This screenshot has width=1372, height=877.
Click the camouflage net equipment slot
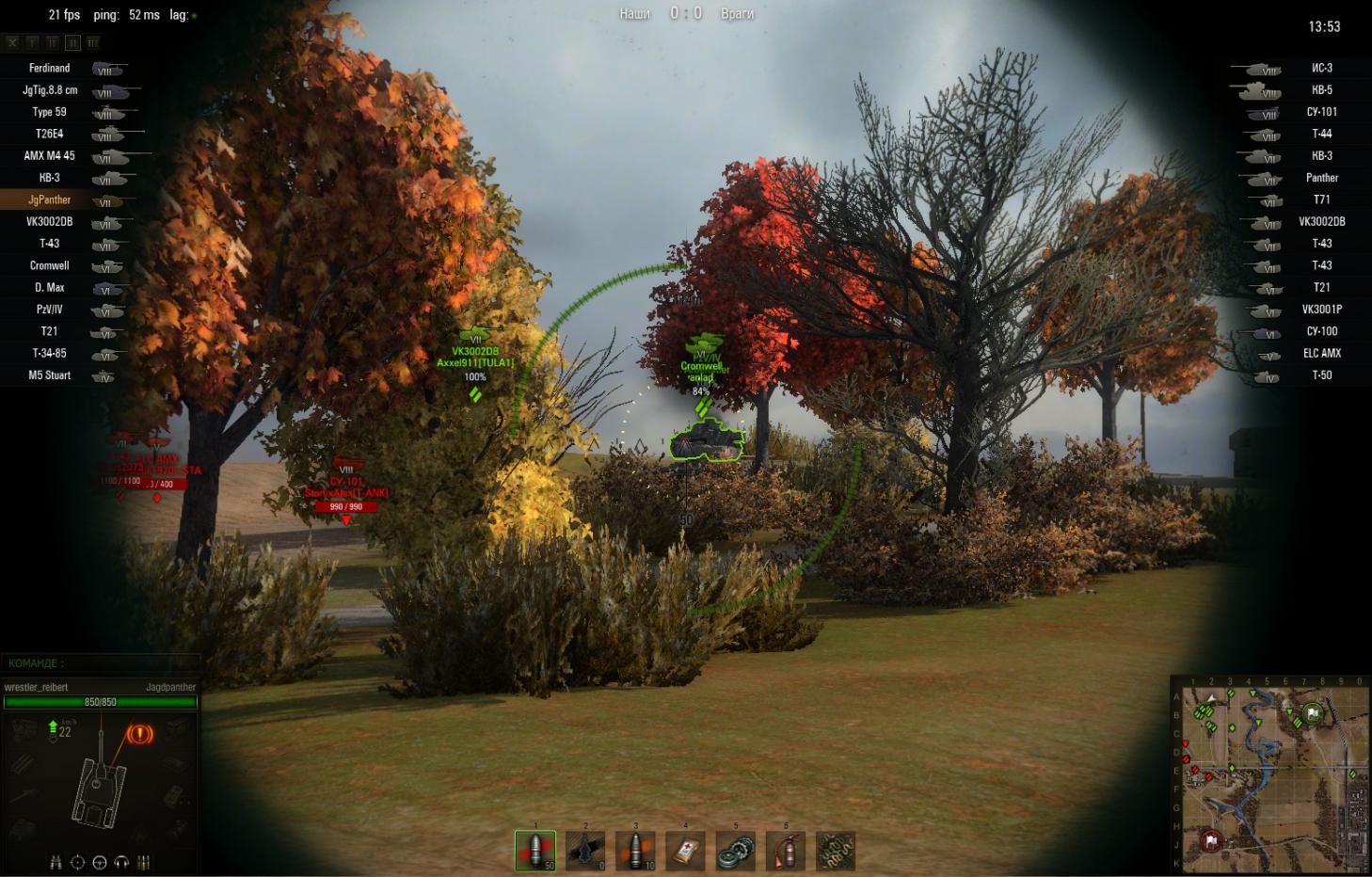[x=836, y=851]
